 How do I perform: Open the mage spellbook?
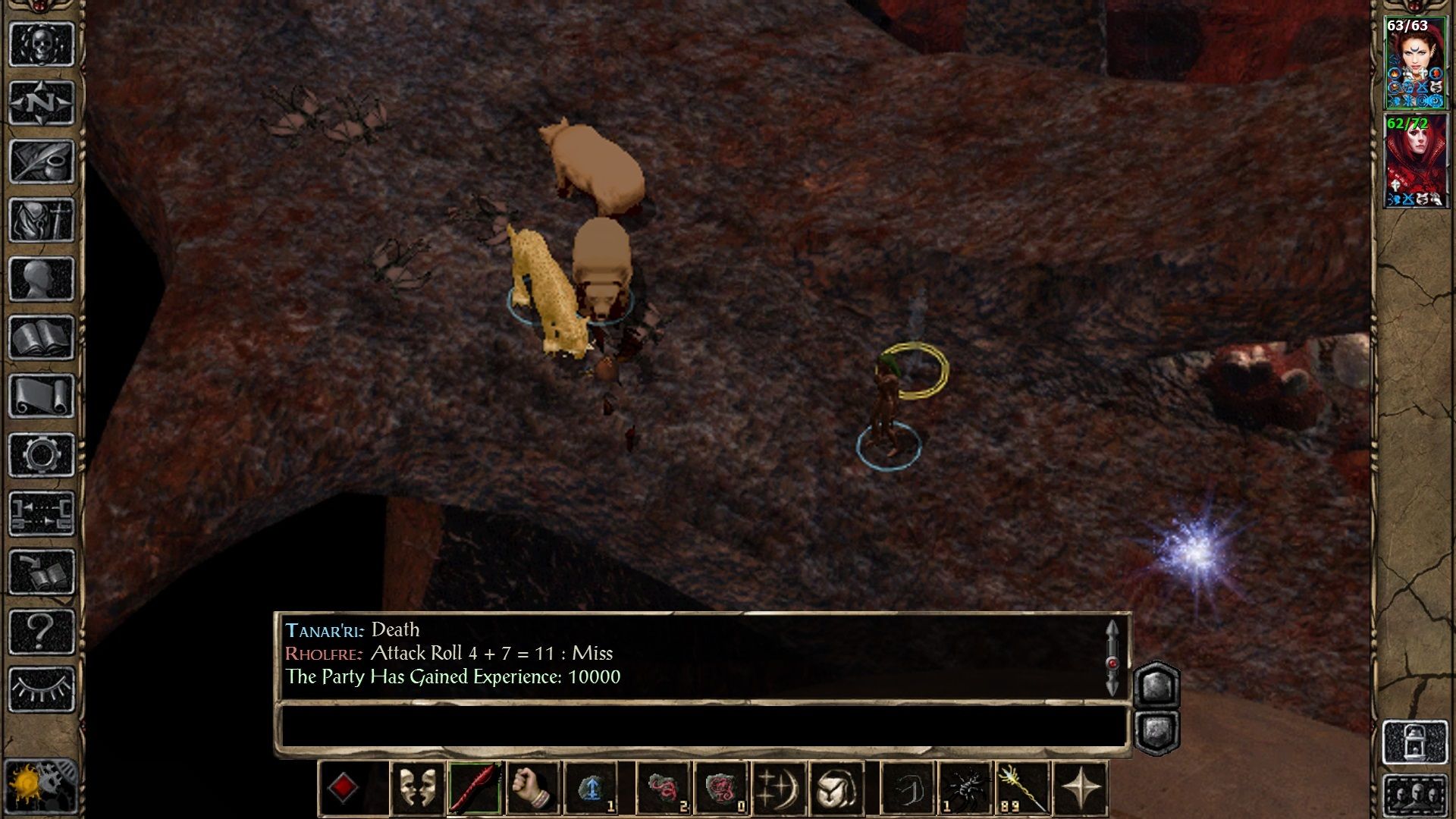pyautogui.click(x=41, y=337)
